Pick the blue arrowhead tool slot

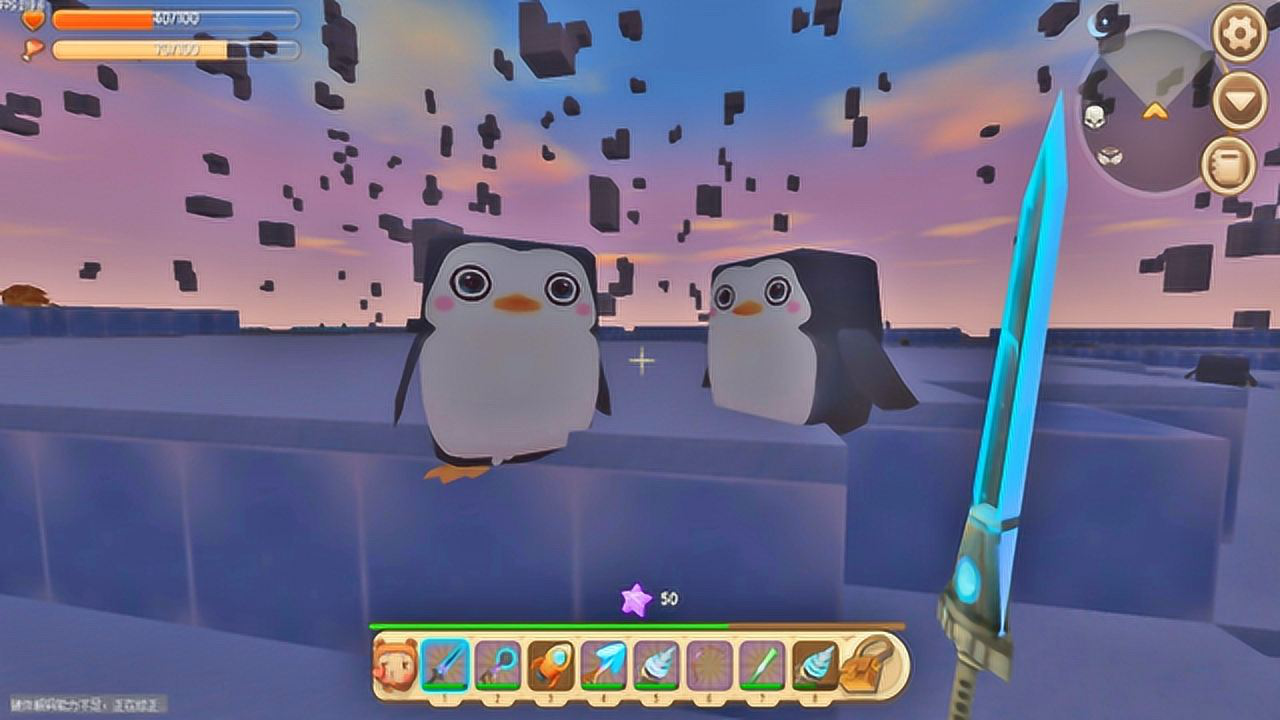tap(604, 665)
